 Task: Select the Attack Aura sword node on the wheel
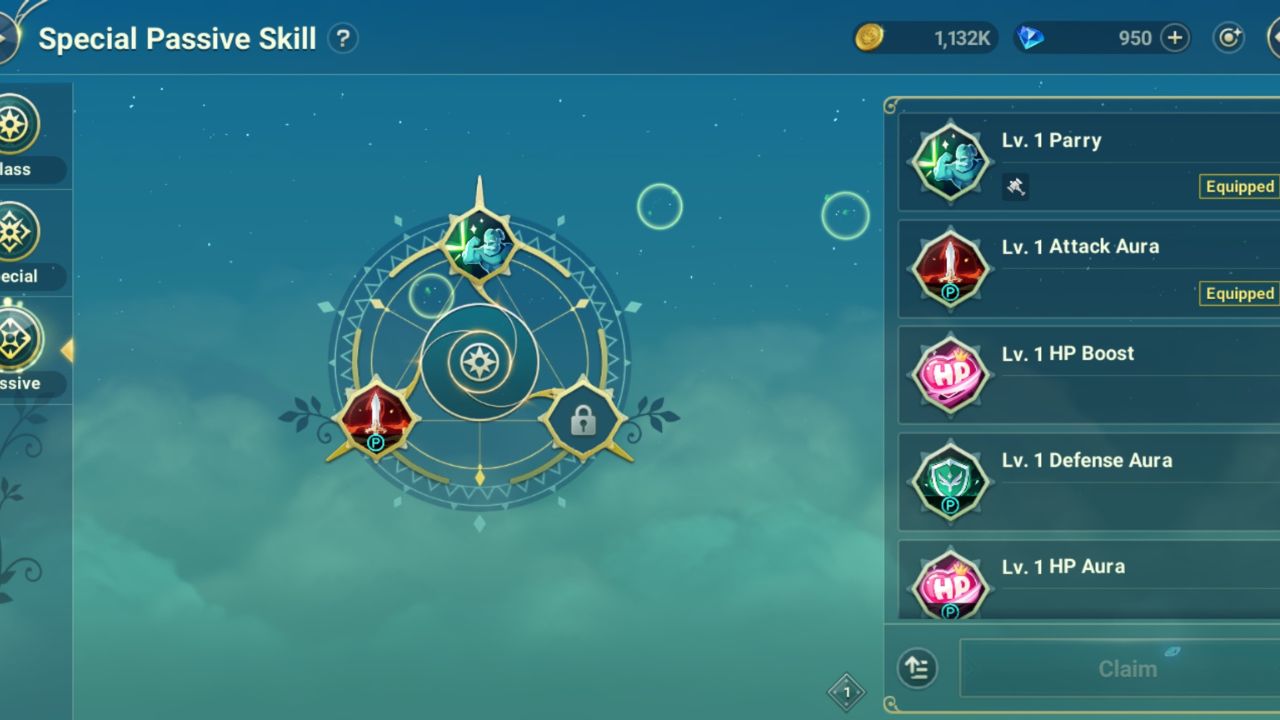click(x=380, y=420)
